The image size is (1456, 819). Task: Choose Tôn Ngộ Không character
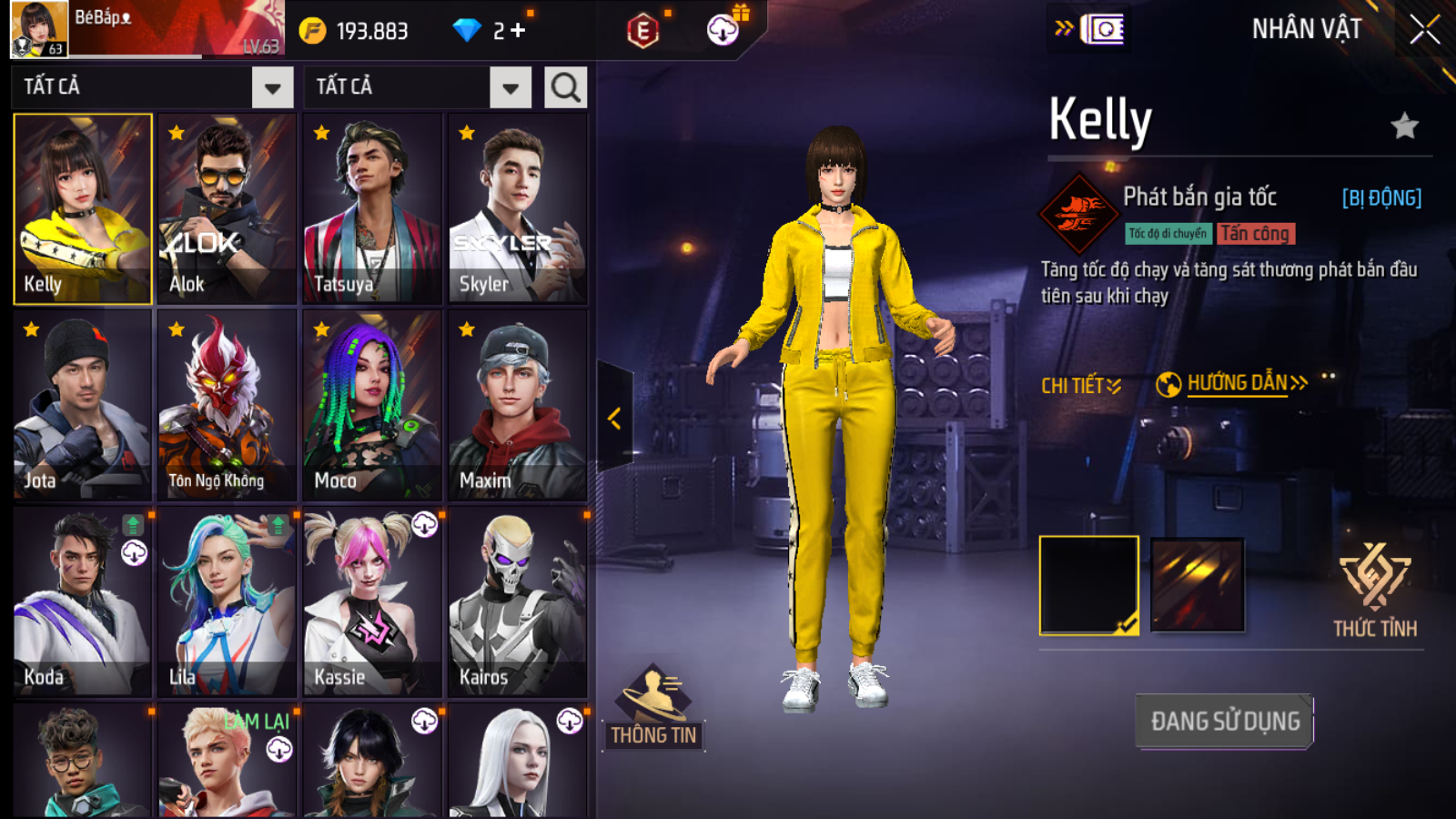227,405
